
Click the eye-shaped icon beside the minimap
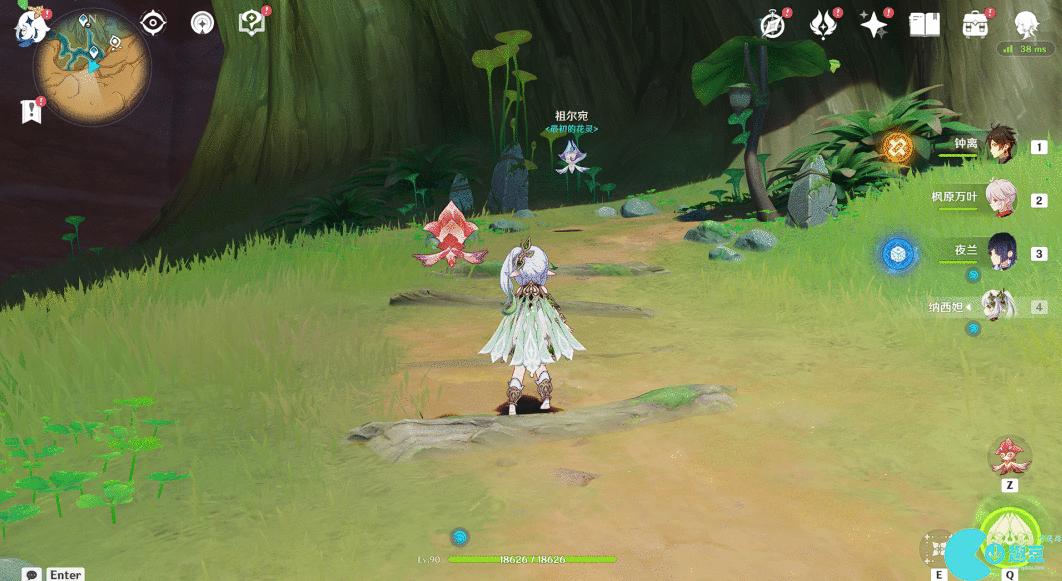pos(153,23)
